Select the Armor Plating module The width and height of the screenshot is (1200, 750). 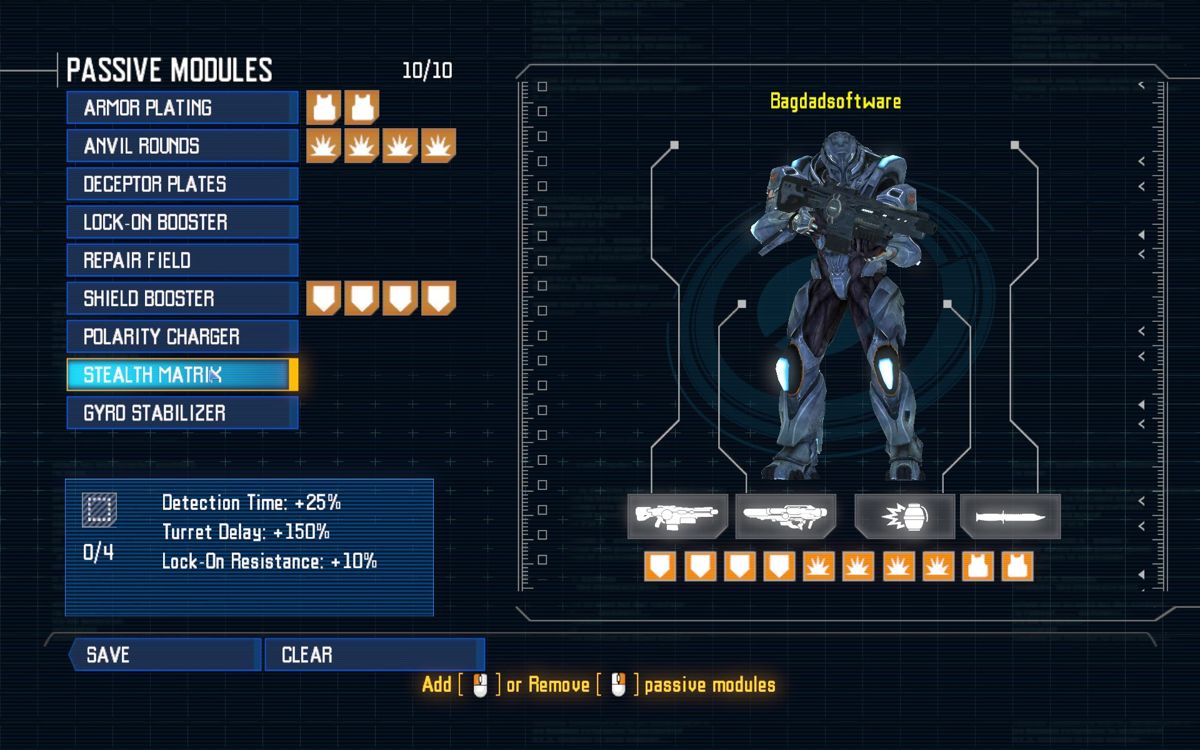pos(182,108)
